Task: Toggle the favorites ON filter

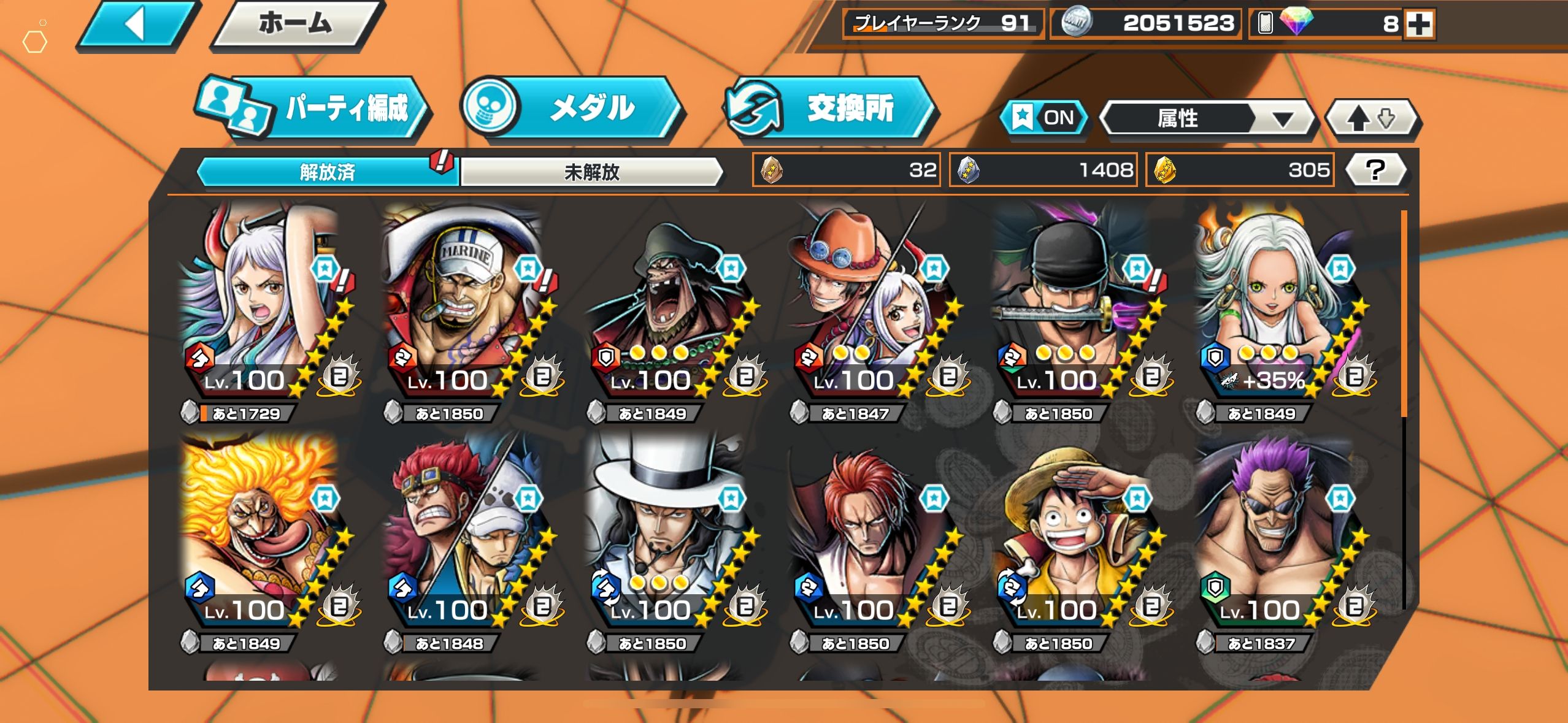Action: pos(1044,117)
